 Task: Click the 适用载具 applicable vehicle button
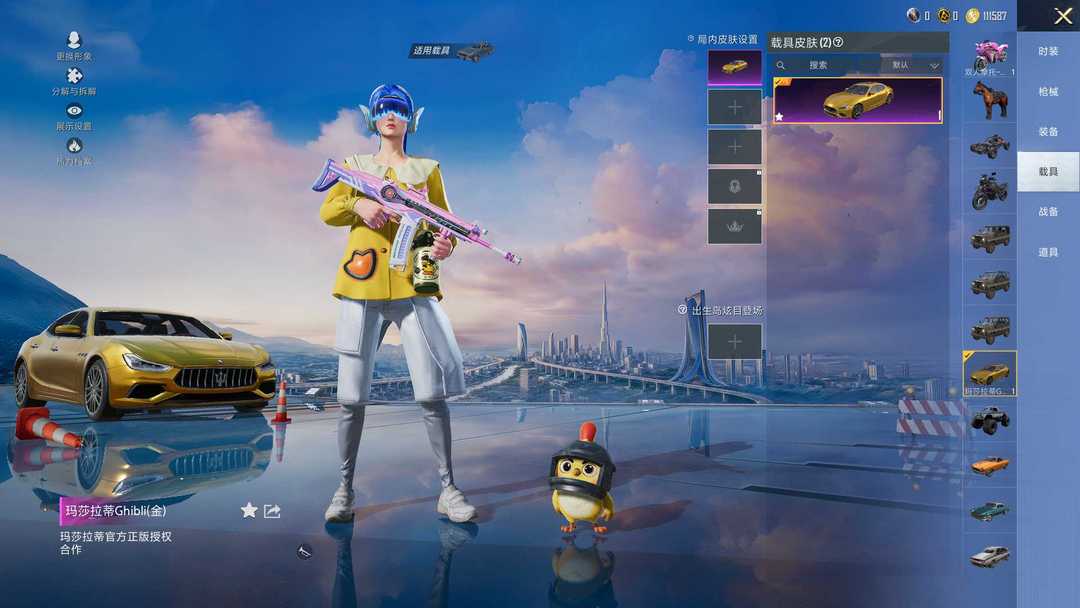[x=453, y=50]
